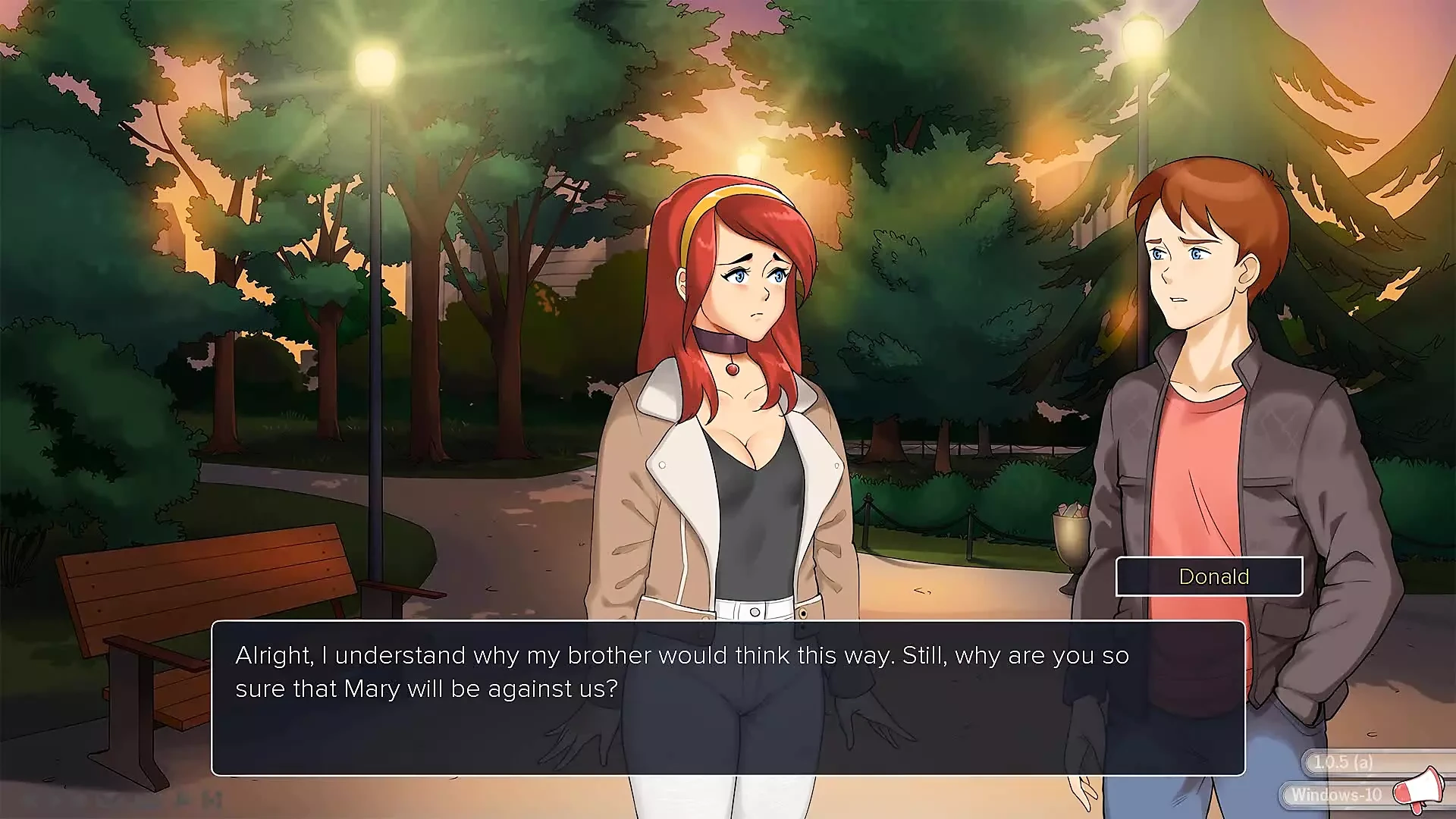This screenshot has height=819, width=1456.
Task: Click the dialogue box to continue
Action: [728, 698]
